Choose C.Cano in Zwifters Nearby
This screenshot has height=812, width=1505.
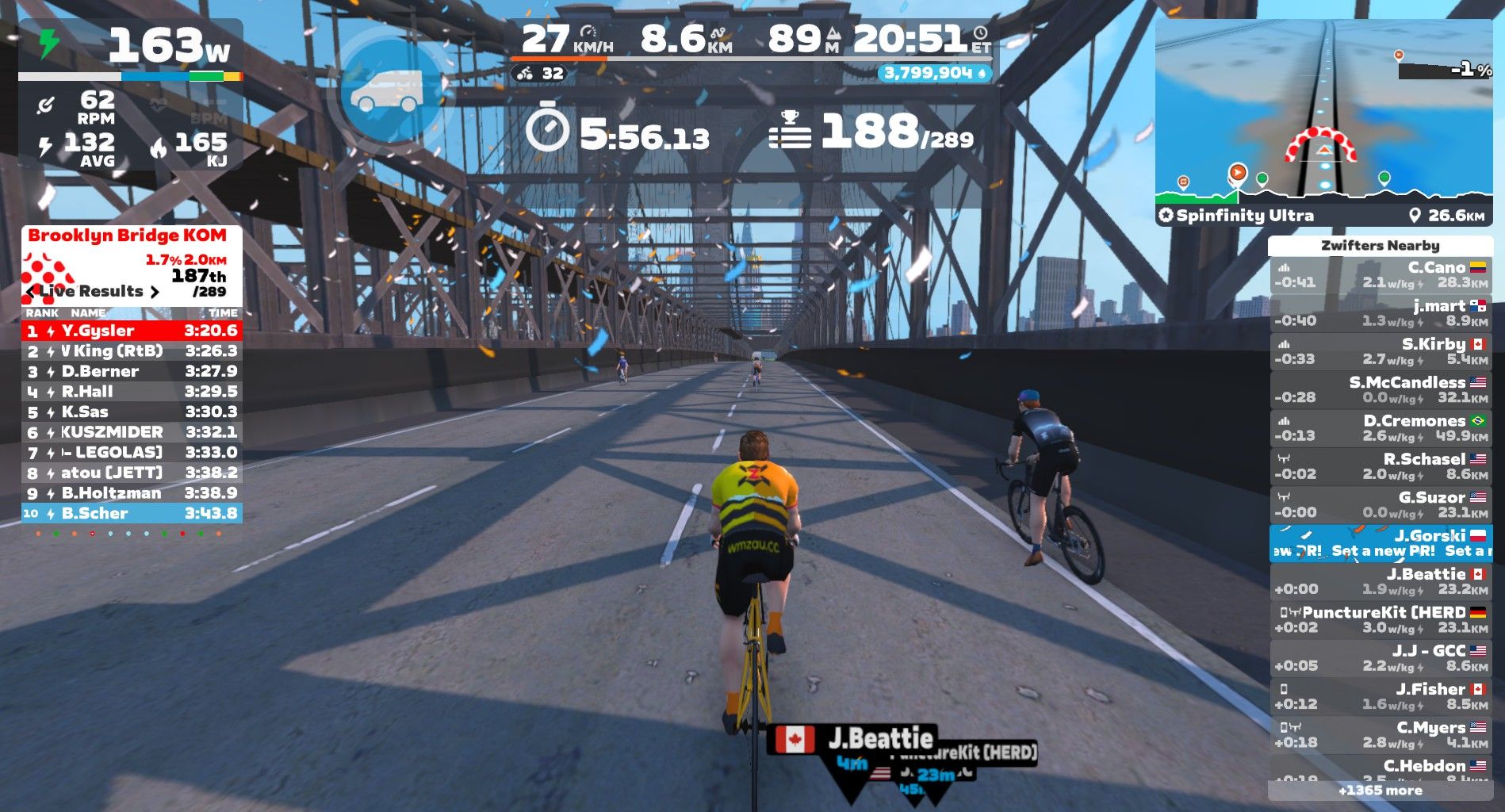1381,274
